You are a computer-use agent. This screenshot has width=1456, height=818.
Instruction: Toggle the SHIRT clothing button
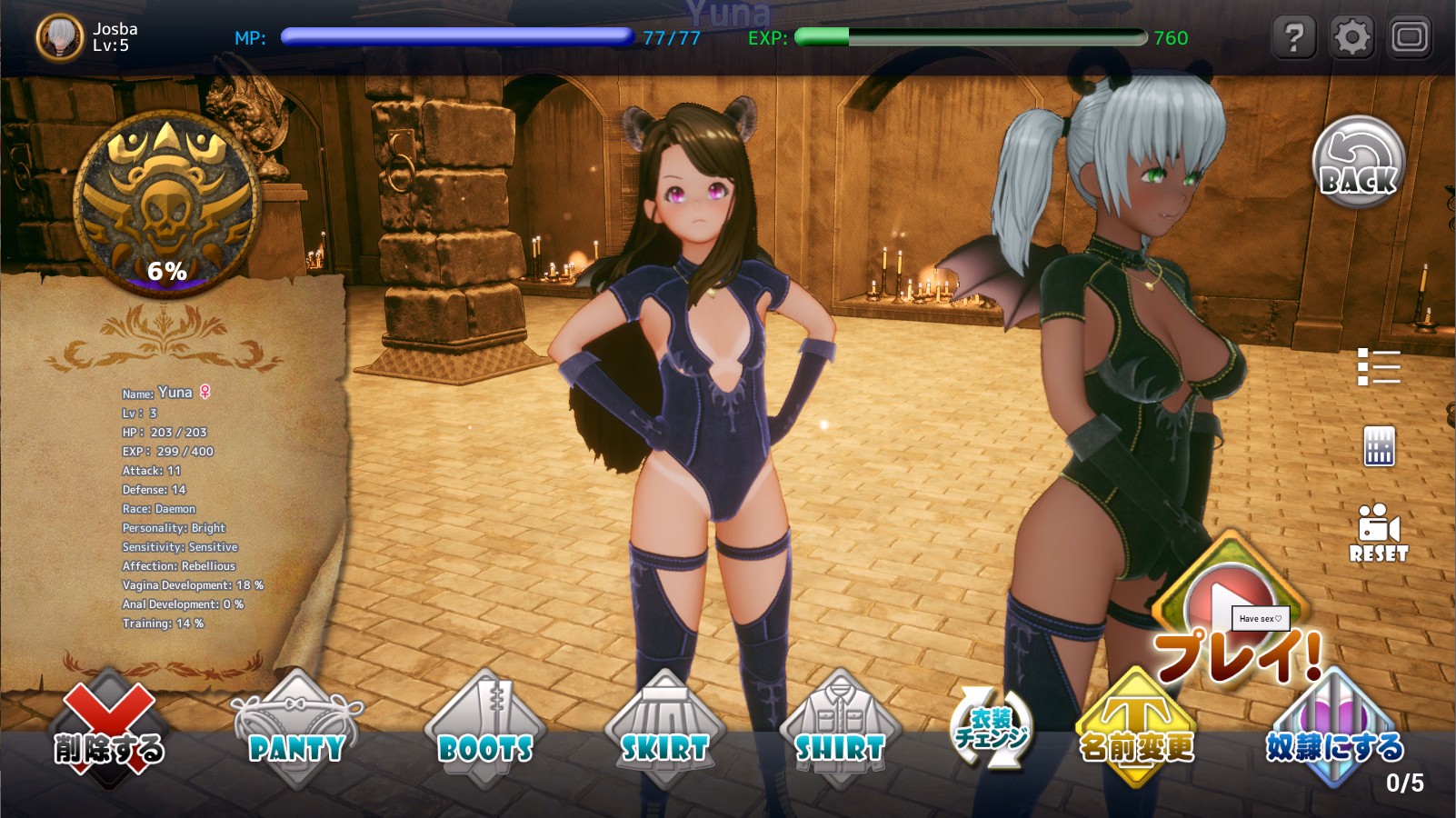click(840, 733)
